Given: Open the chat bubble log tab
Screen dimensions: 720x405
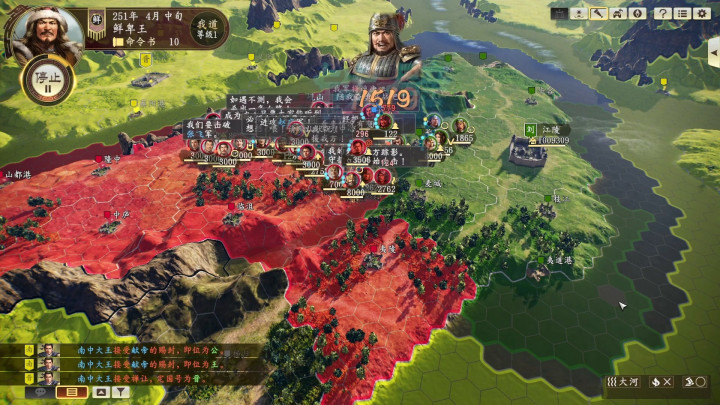Looking at the screenshot, I should click(x=42, y=392).
